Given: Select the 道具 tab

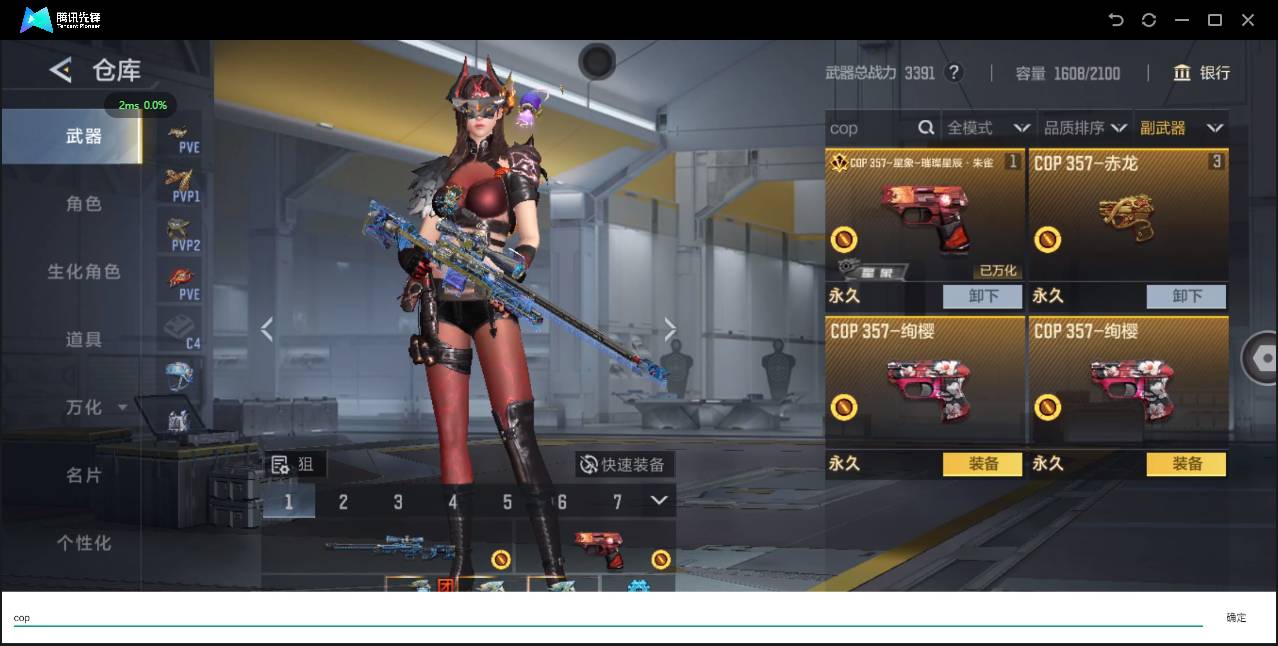Looking at the screenshot, I should click(x=84, y=340).
